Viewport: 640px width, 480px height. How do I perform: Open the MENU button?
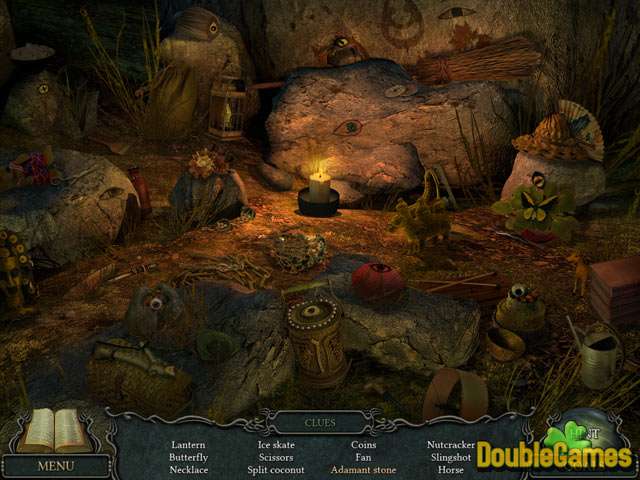56,466
